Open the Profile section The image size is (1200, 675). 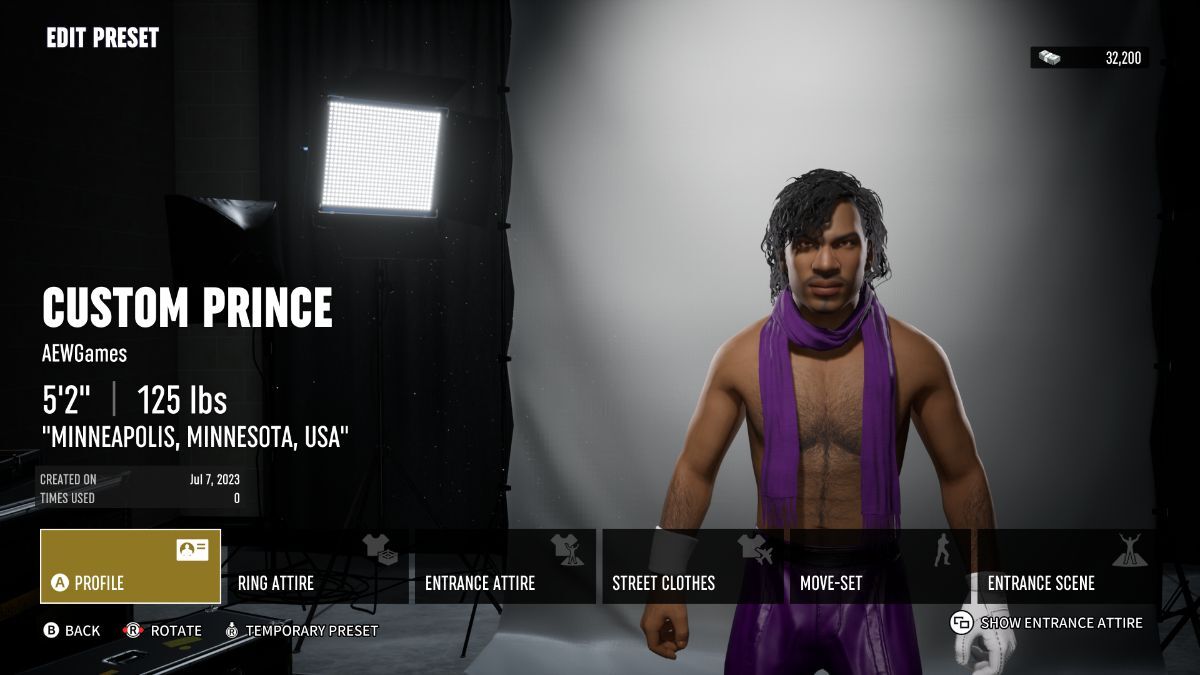(130, 566)
